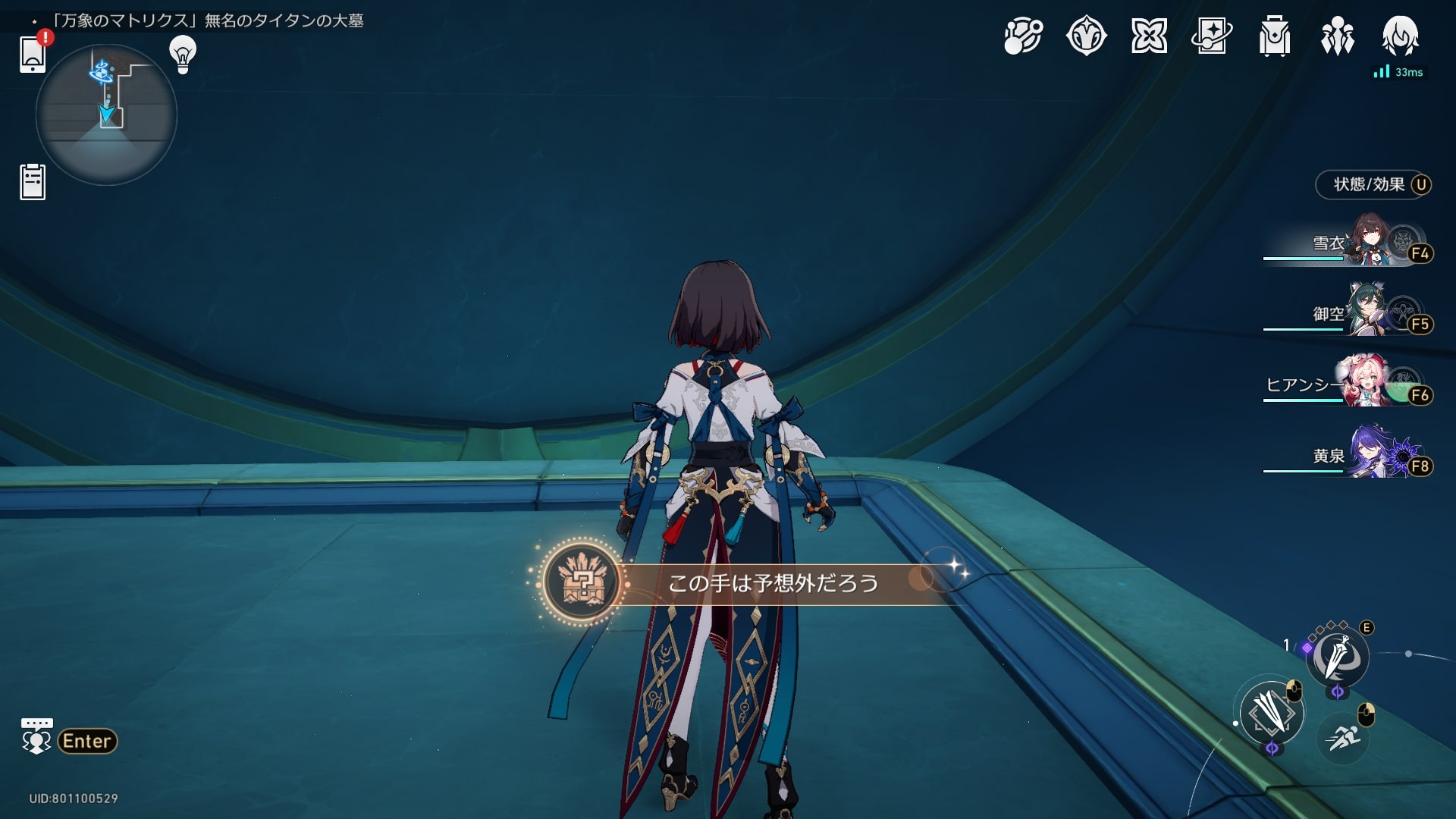
Task: Open the chat speech-bubble icon
Action: 36,736
